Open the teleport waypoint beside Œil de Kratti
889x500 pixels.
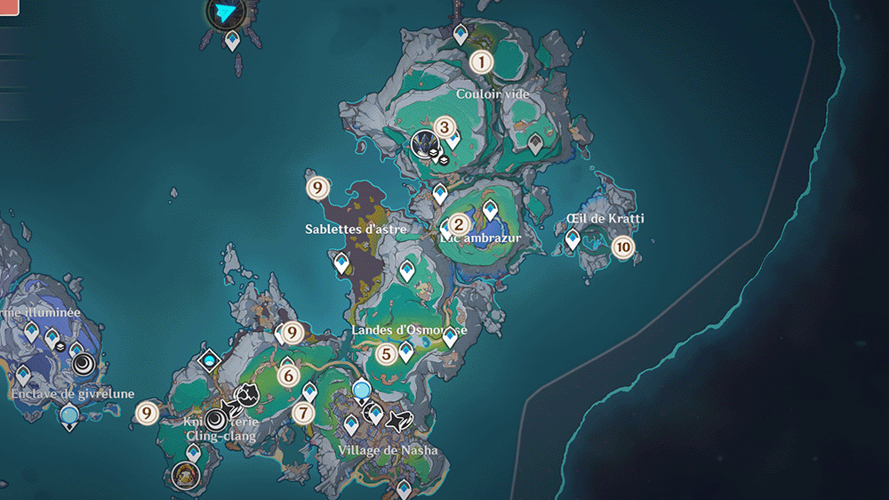tap(572, 239)
